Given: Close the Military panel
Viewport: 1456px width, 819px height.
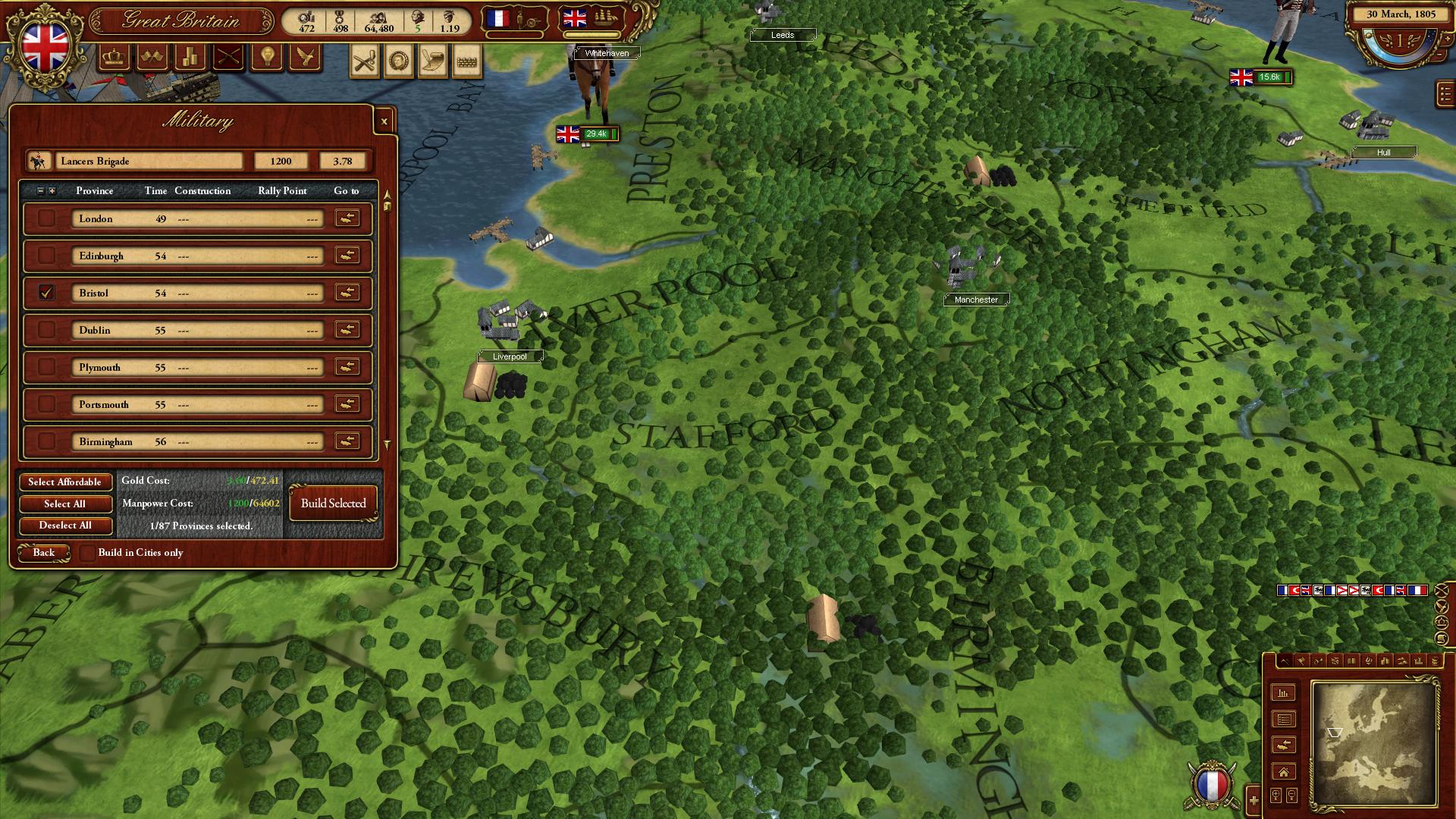Looking at the screenshot, I should [384, 121].
